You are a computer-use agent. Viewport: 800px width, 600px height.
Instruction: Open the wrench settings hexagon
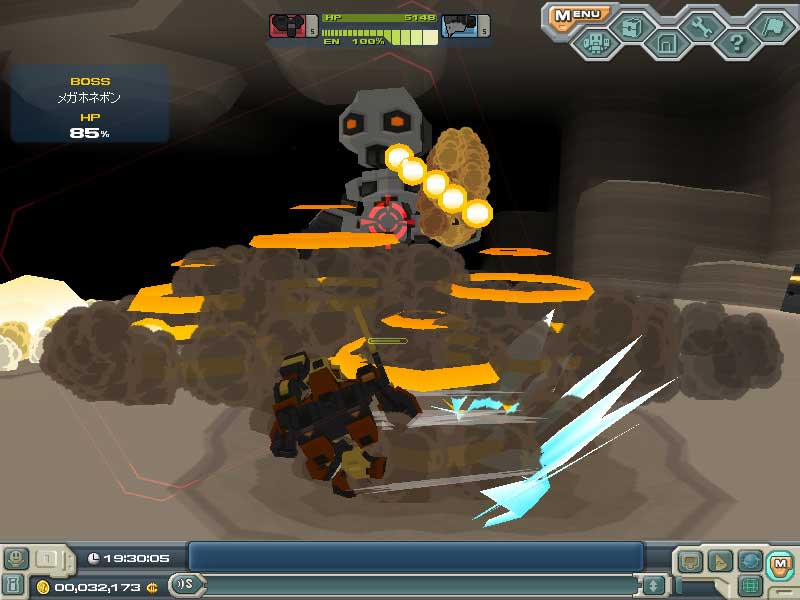click(x=702, y=25)
